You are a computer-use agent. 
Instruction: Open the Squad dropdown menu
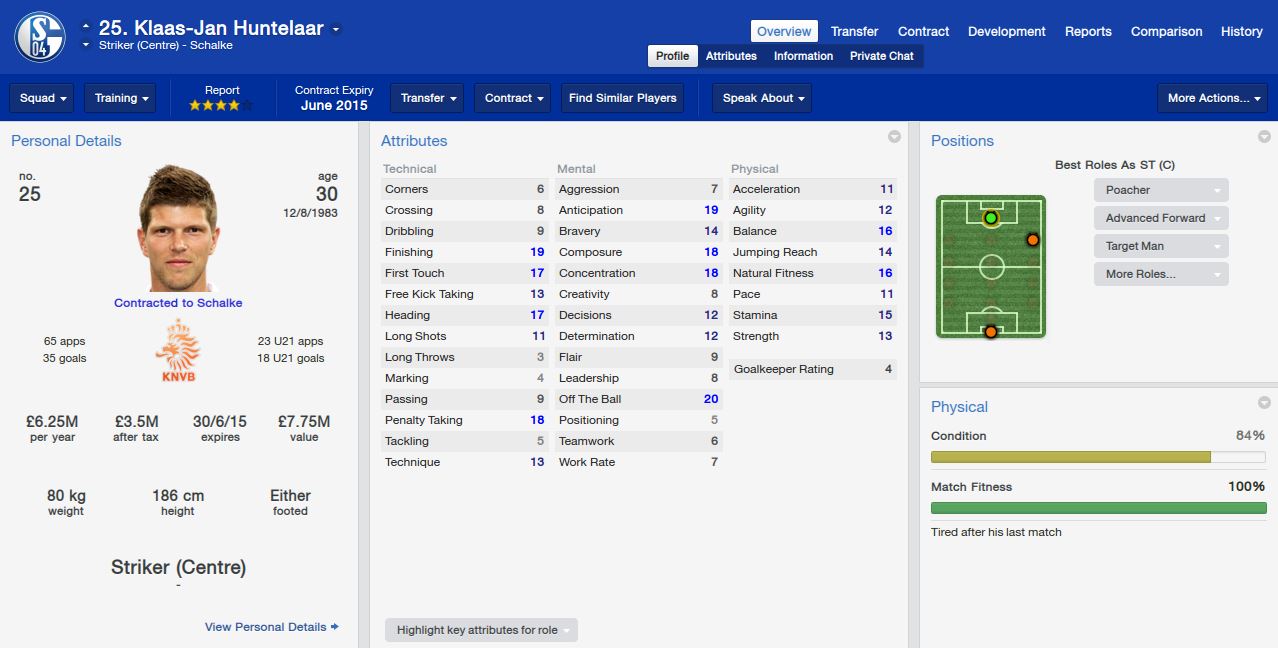(43, 98)
